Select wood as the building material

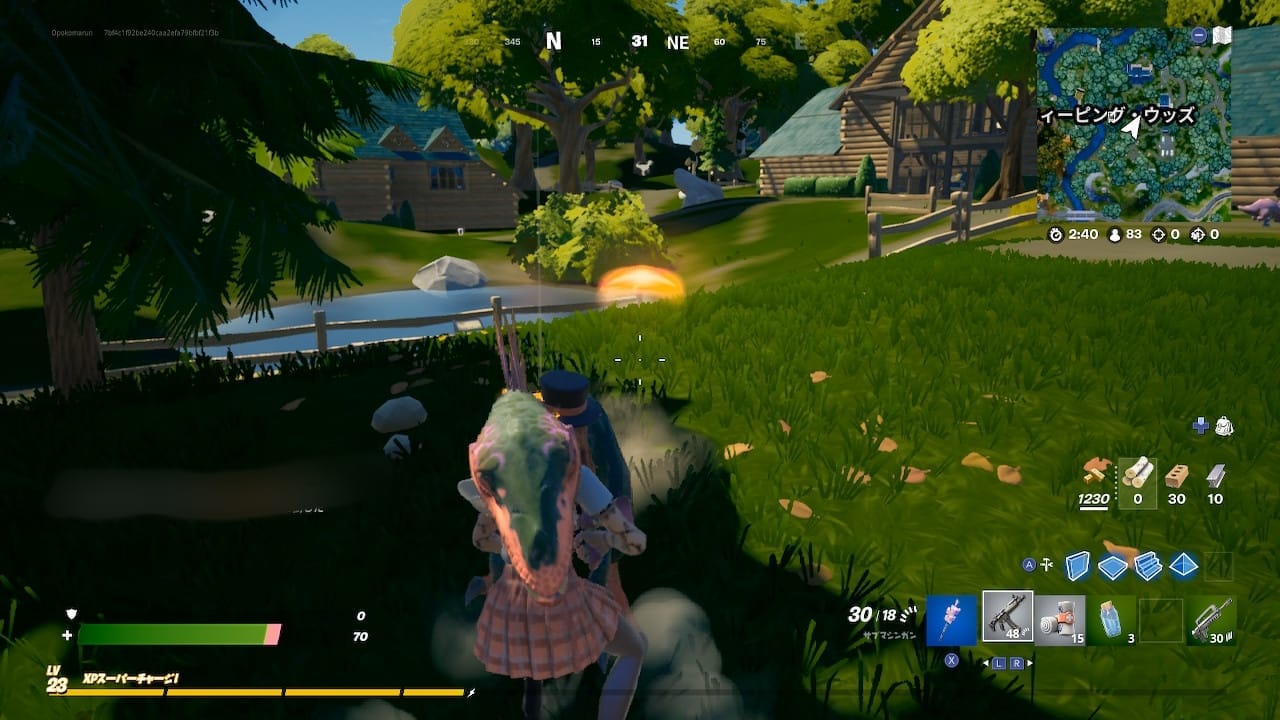pos(1137,474)
